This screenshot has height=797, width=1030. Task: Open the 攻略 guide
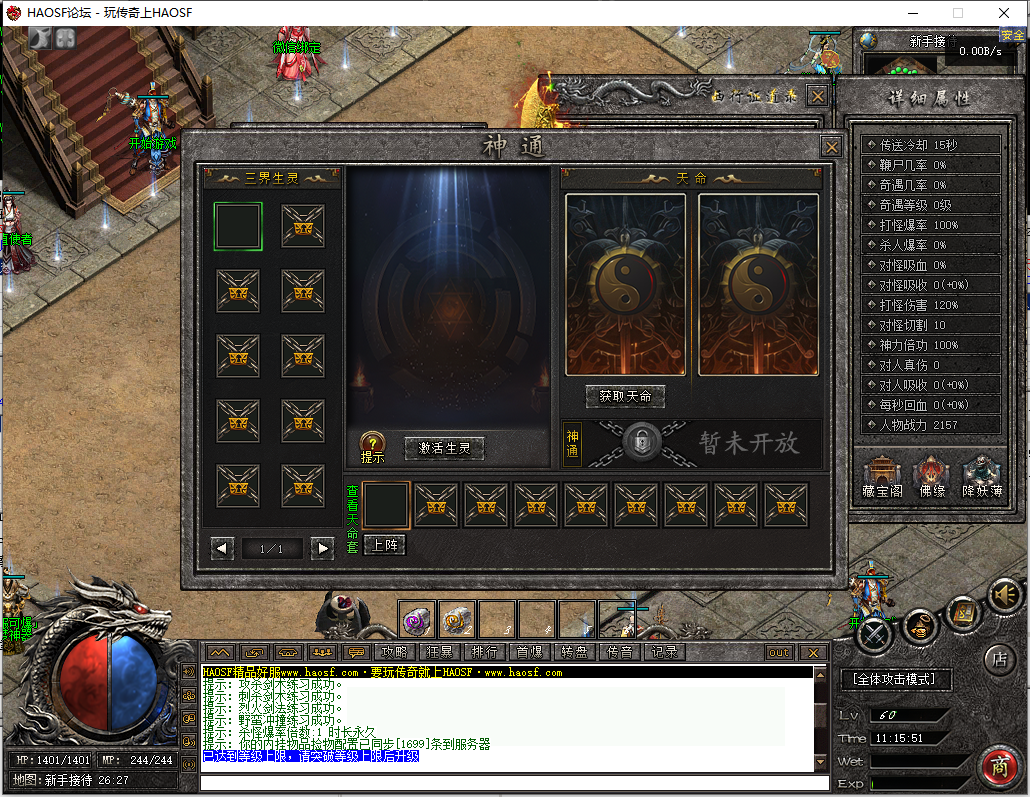tap(392, 652)
